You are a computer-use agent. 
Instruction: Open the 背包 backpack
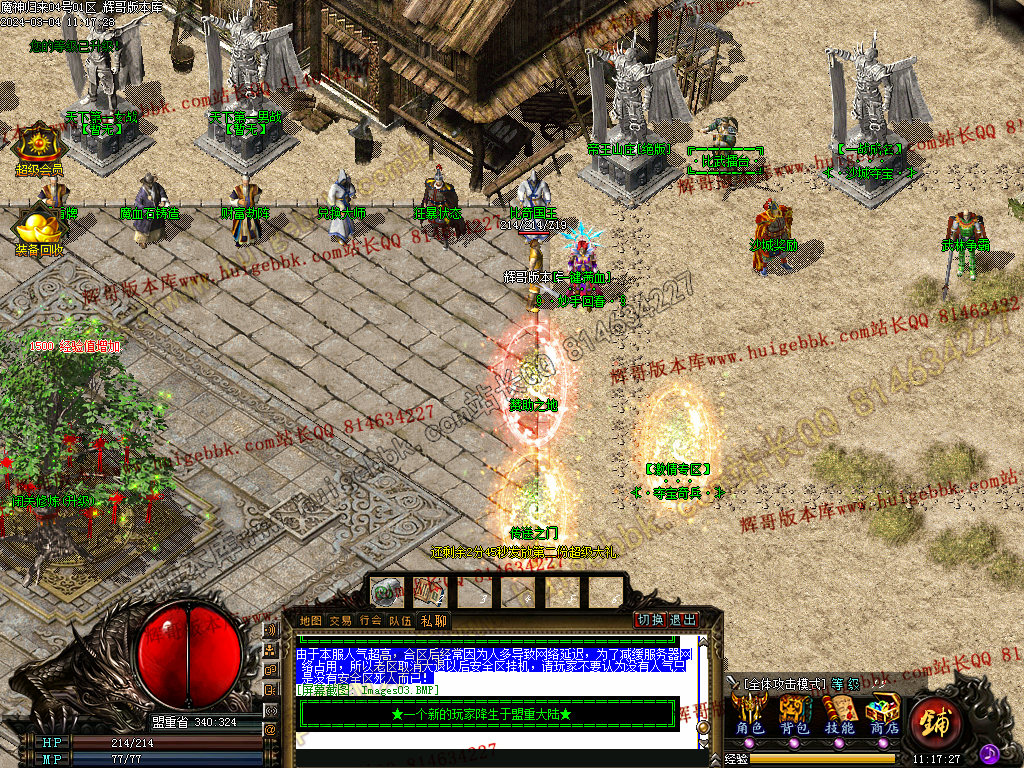click(795, 712)
